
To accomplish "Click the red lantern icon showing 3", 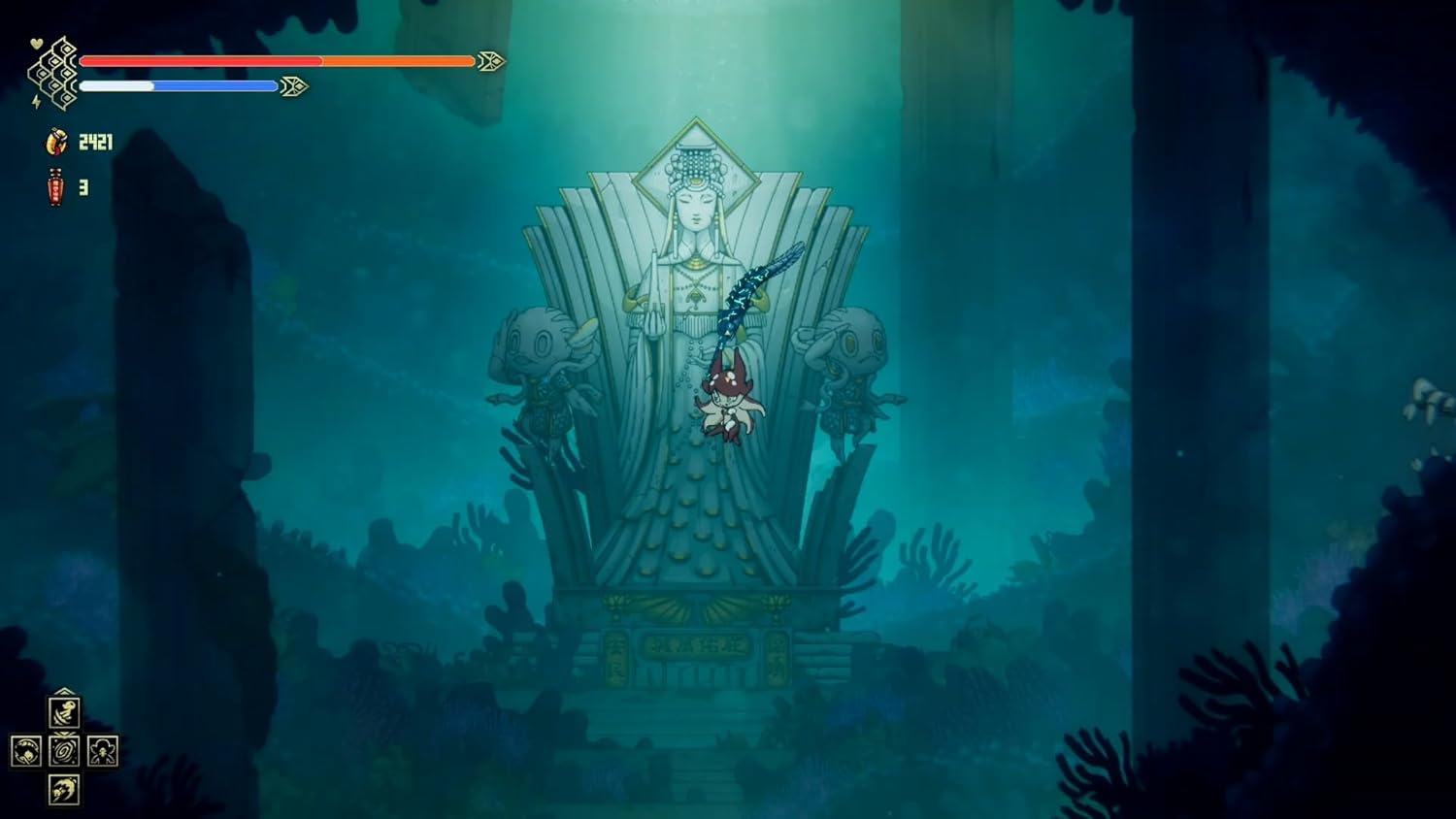I will [55, 185].
